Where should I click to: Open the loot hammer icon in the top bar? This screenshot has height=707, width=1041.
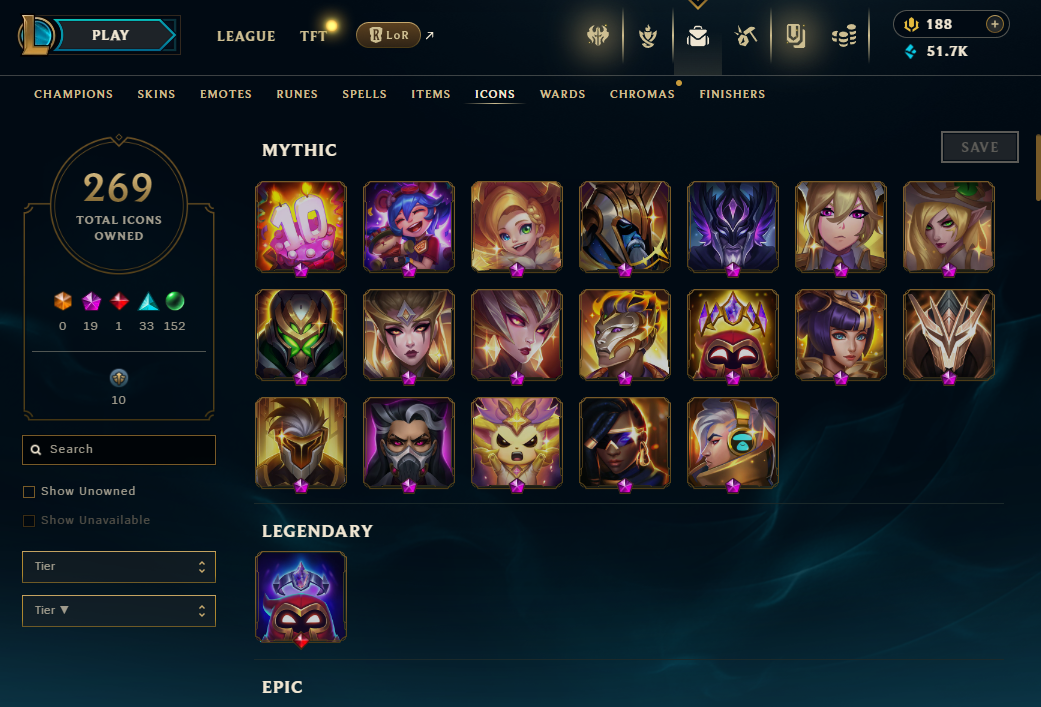(x=745, y=37)
